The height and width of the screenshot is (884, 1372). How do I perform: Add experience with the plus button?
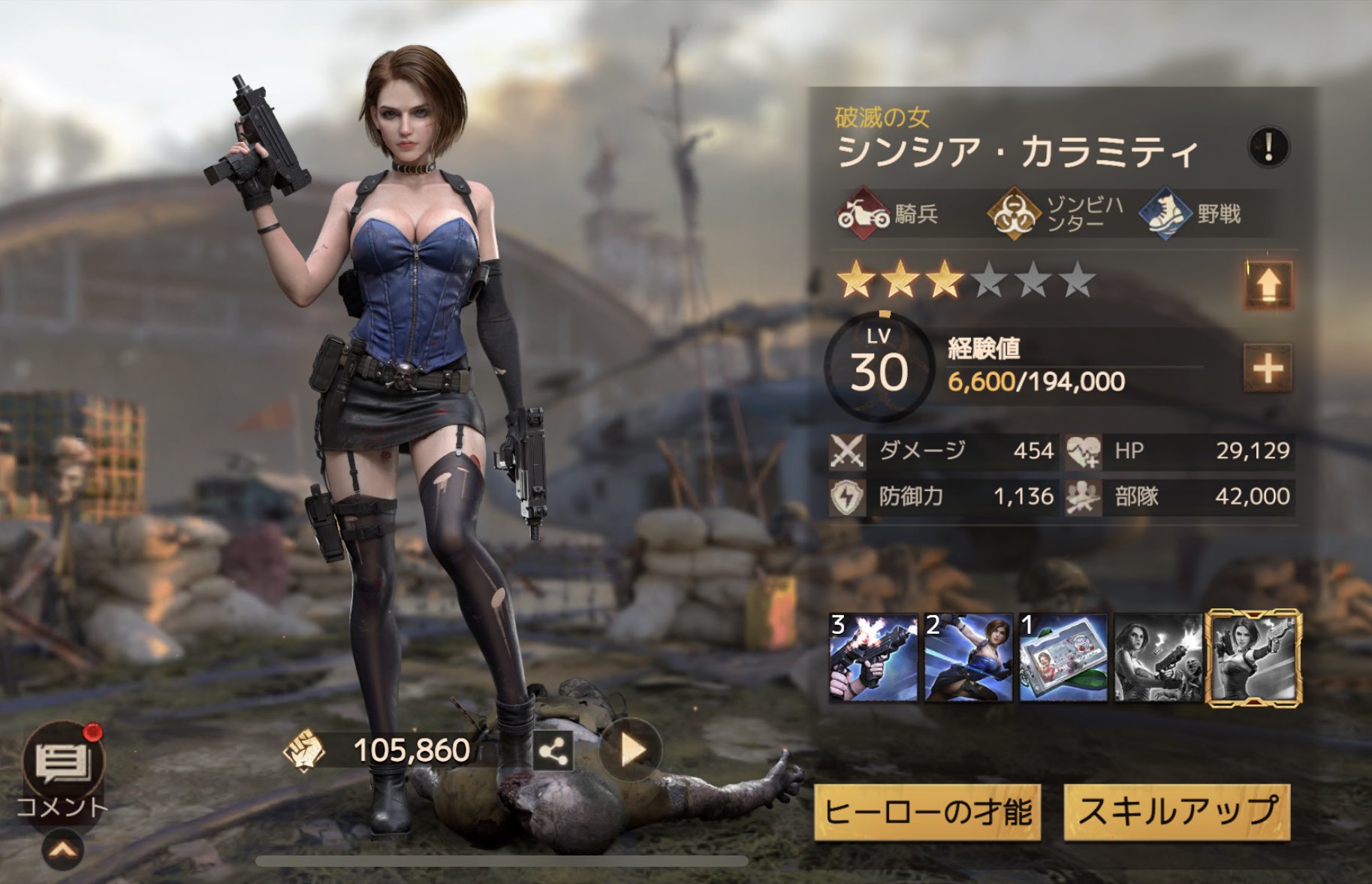point(1268,368)
